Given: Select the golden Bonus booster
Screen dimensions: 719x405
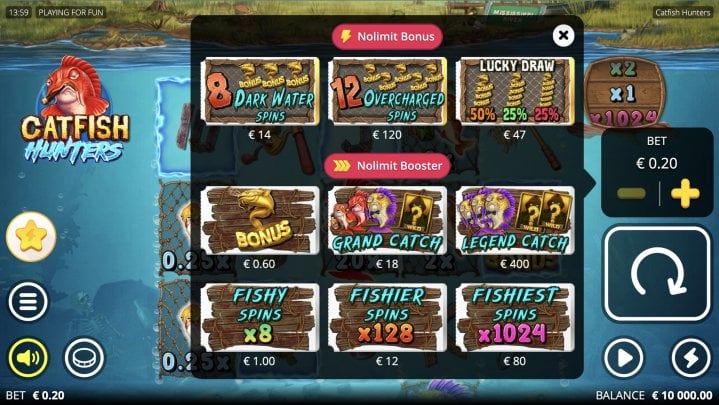Looking at the screenshot, I should (x=260, y=221).
